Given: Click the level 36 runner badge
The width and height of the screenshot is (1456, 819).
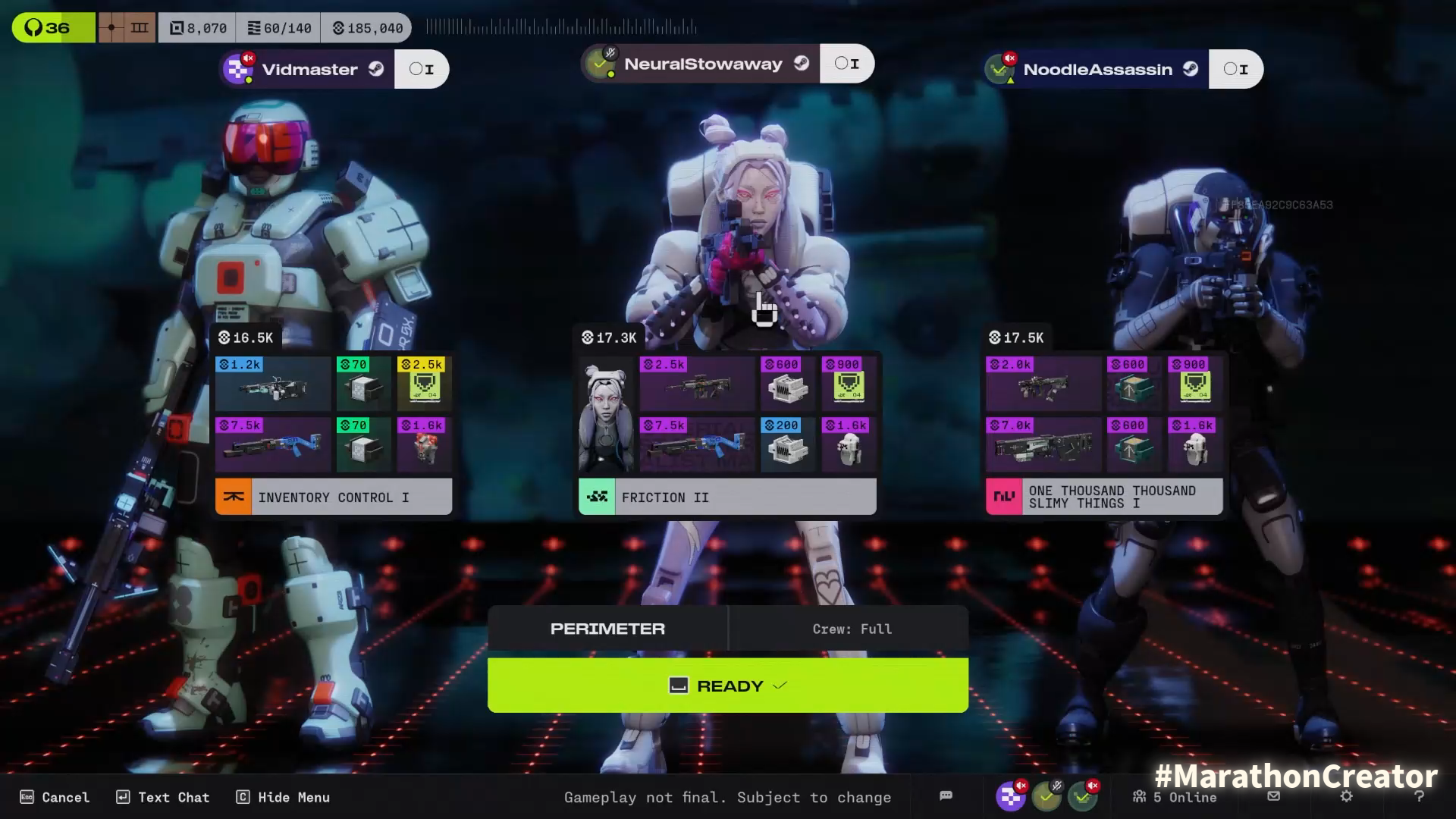Looking at the screenshot, I should click(53, 28).
